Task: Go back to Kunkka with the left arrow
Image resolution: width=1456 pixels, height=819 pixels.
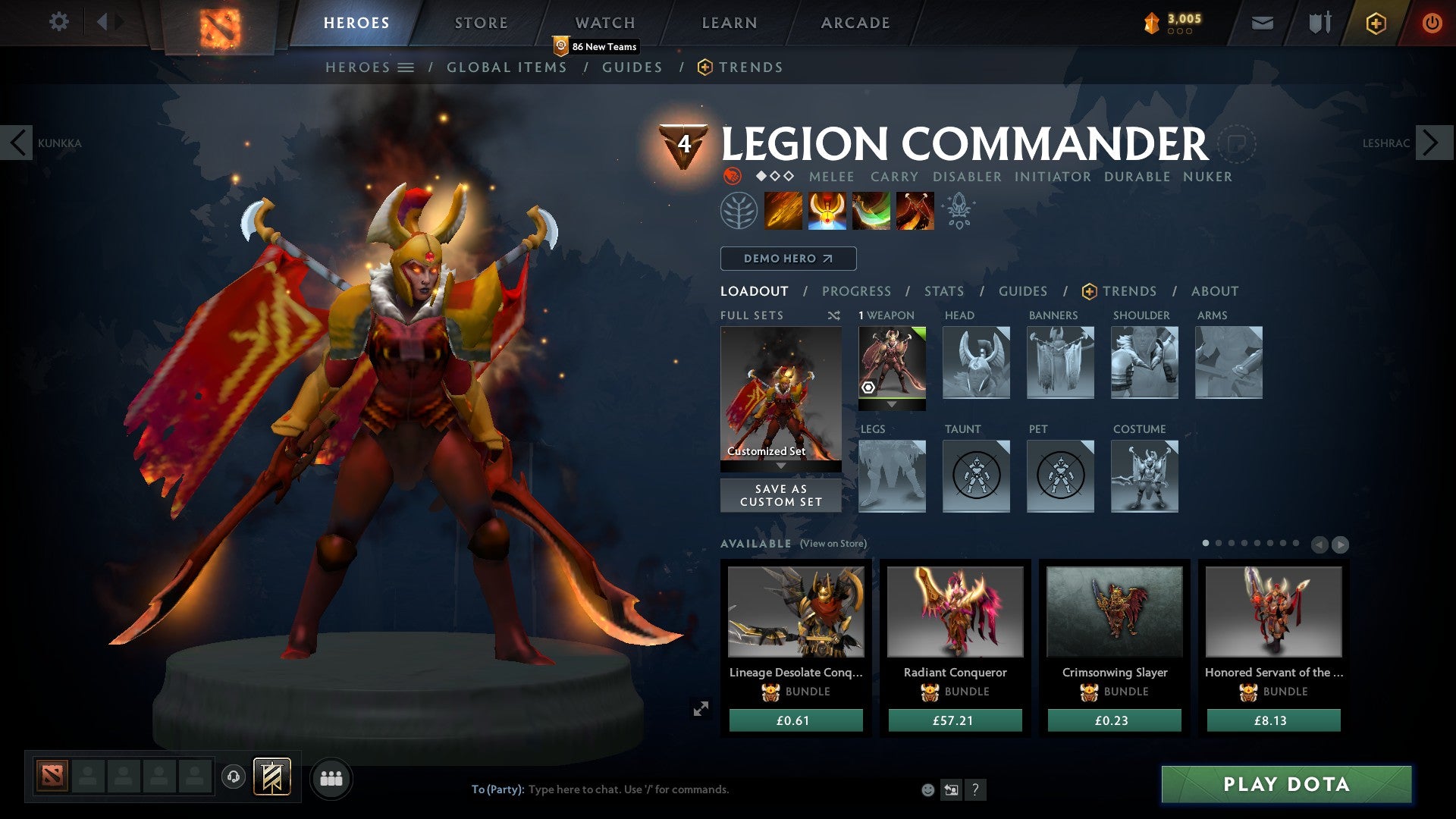Action: click(18, 142)
